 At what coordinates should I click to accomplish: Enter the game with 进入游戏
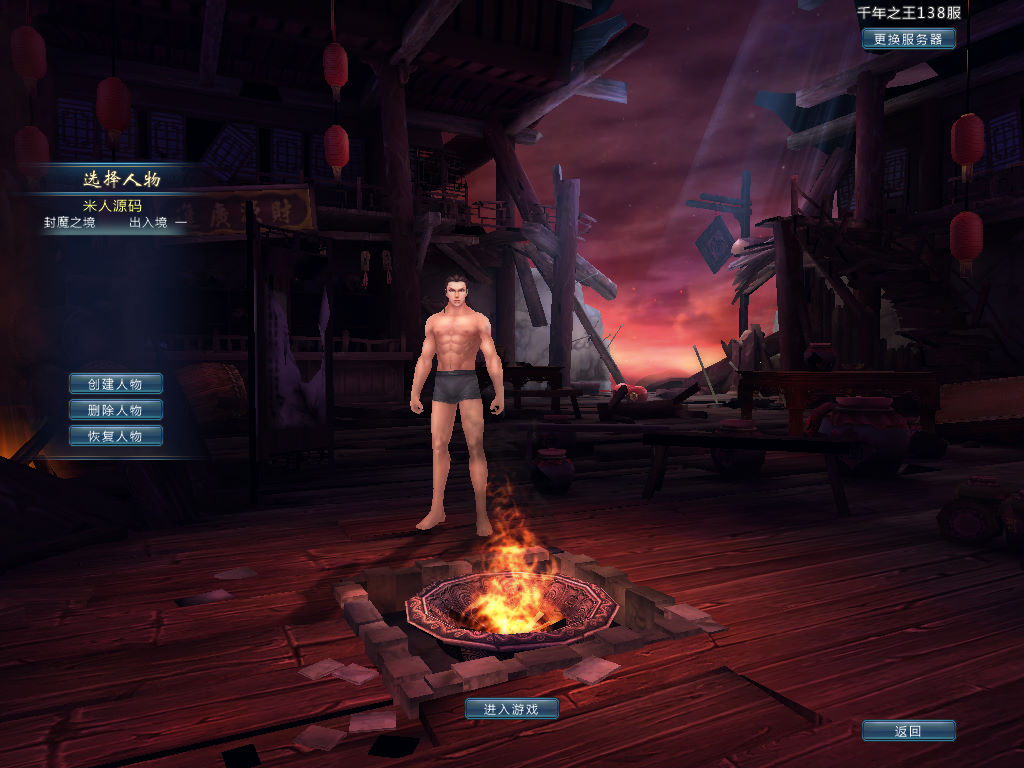tap(511, 709)
